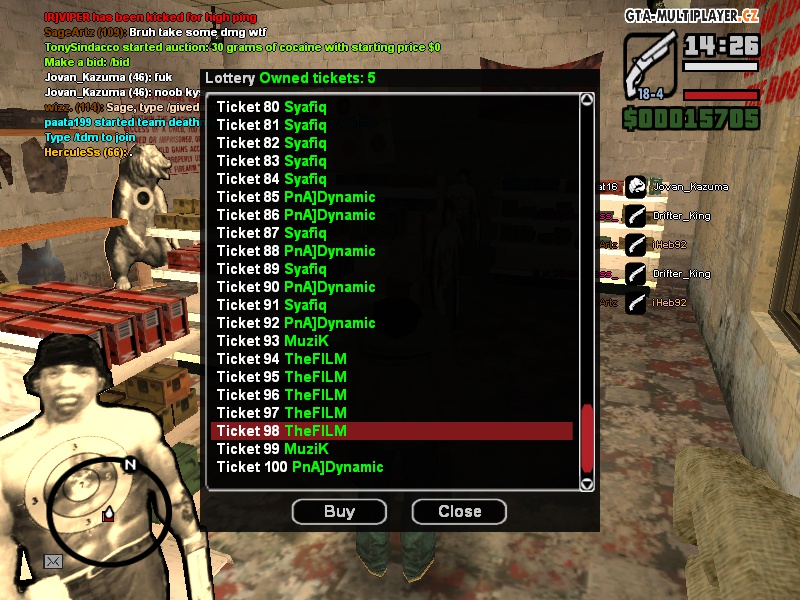This screenshot has width=800, height=600.
Task: Click the list's scroll-down arrow
Action: [x=587, y=484]
